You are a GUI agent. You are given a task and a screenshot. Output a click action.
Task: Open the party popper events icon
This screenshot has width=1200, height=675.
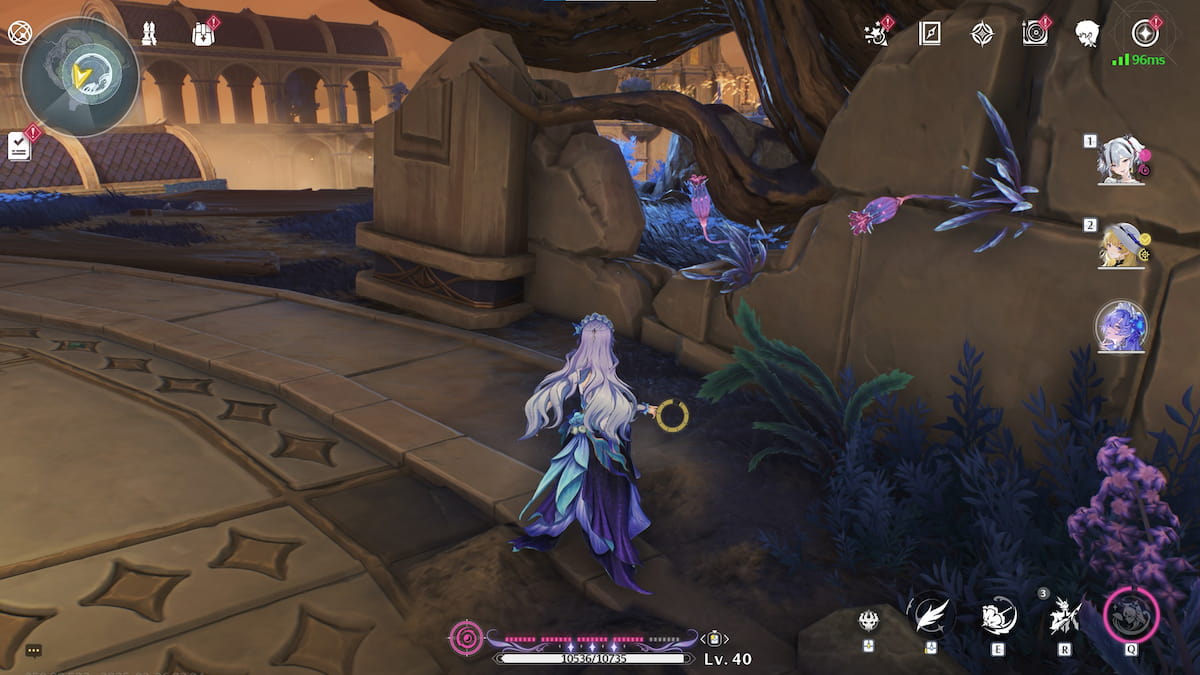tap(876, 34)
